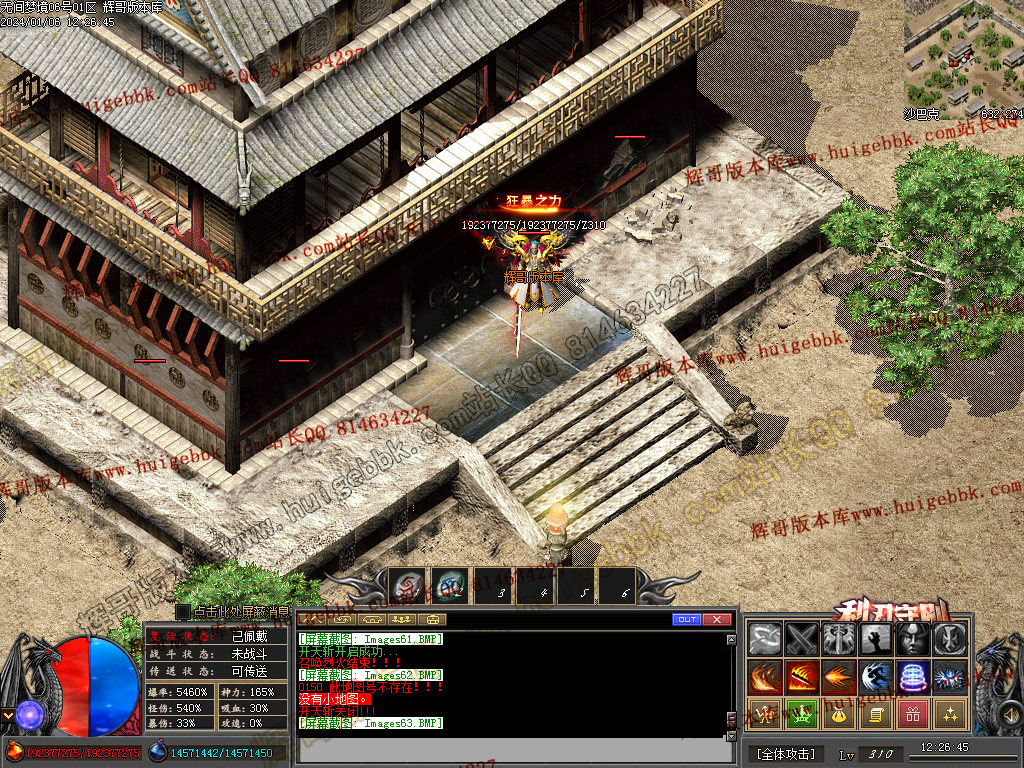Click the grey chain links icon

764,639
